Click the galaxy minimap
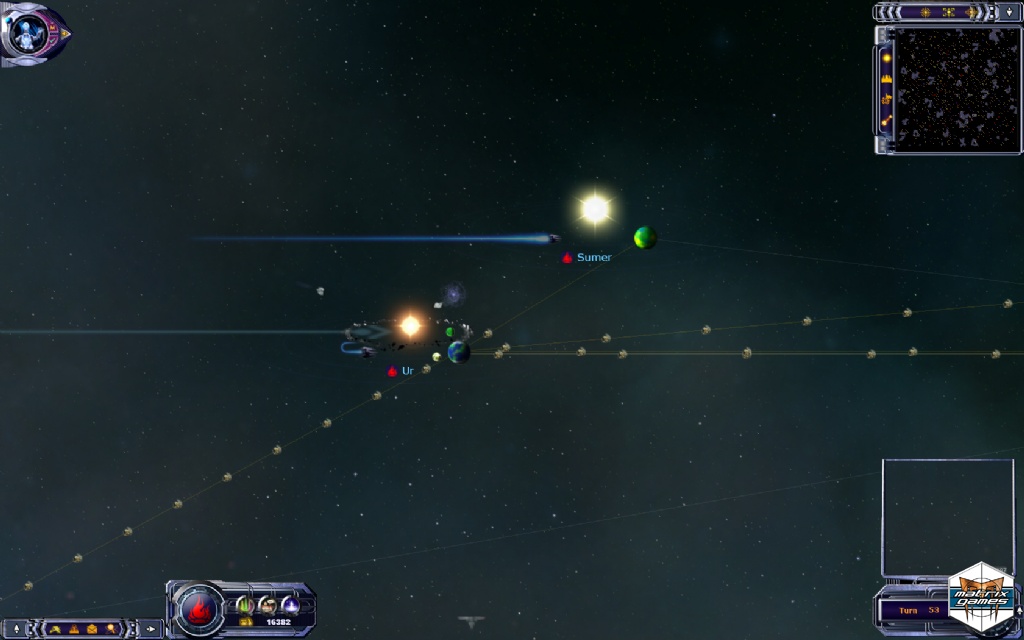Screen dimensions: 1024x640 coord(956,90)
